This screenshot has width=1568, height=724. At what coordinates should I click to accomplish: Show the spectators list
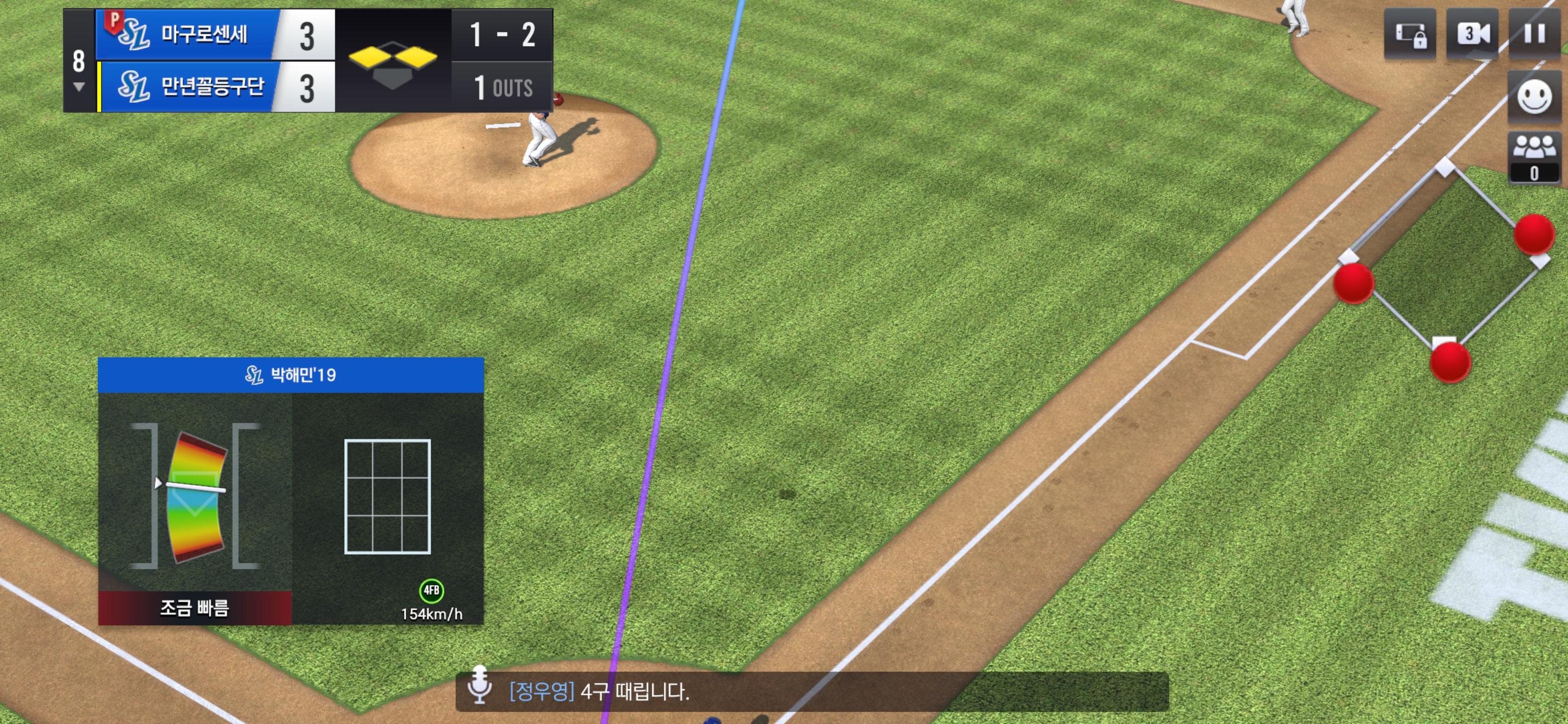point(1534,156)
